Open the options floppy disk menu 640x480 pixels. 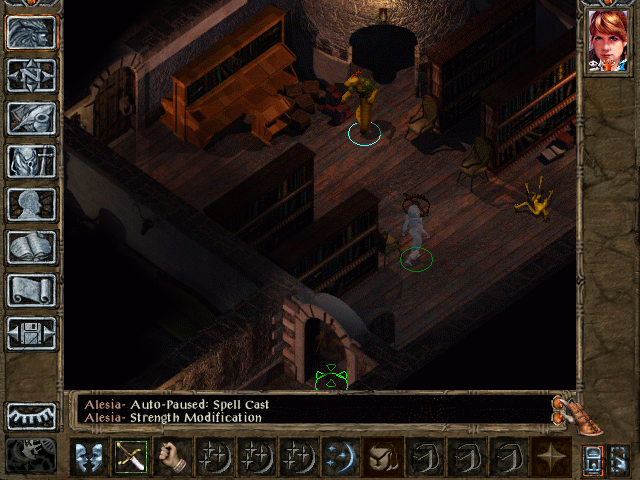tap(32, 333)
